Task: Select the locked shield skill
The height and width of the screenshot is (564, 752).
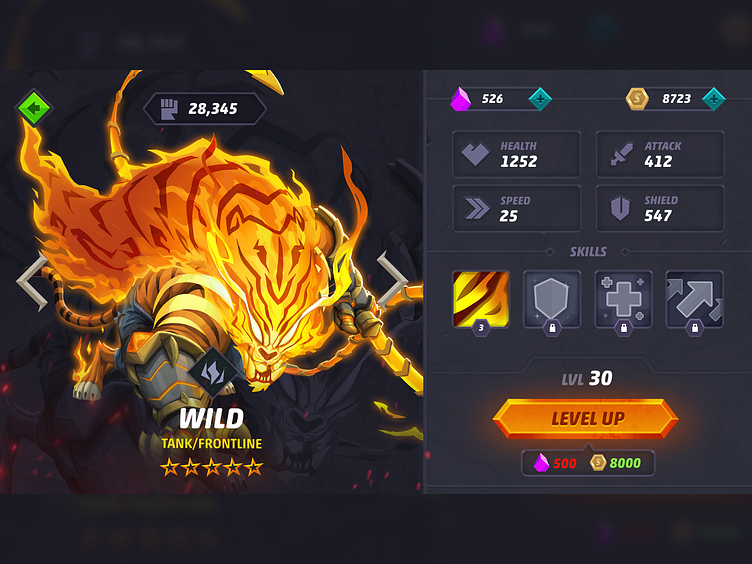Action: pyautogui.click(x=552, y=299)
